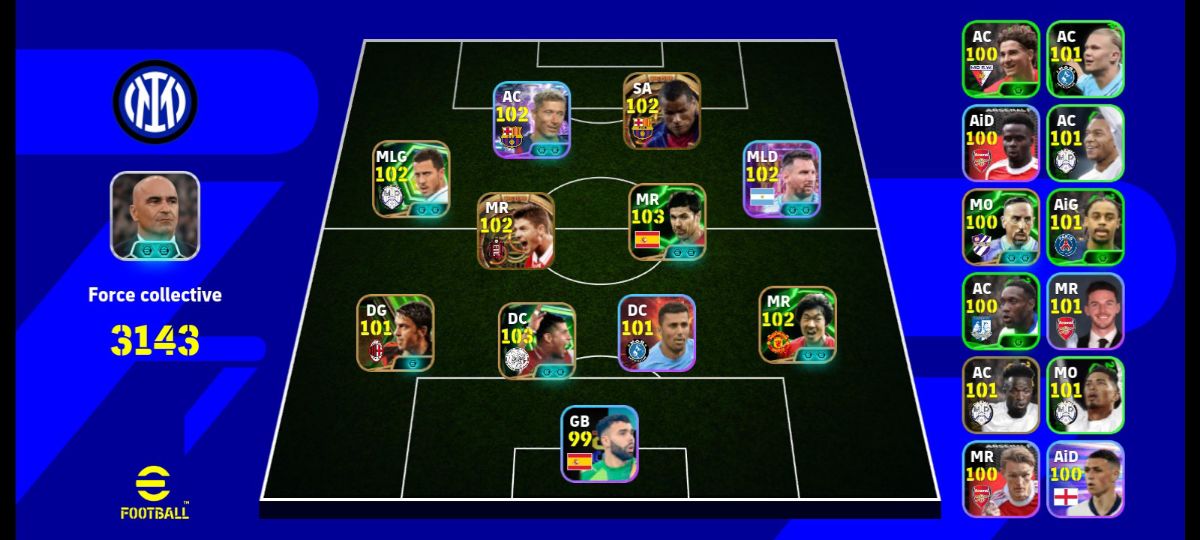
Task: Open the manager portrait card
Action: [x=155, y=216]
